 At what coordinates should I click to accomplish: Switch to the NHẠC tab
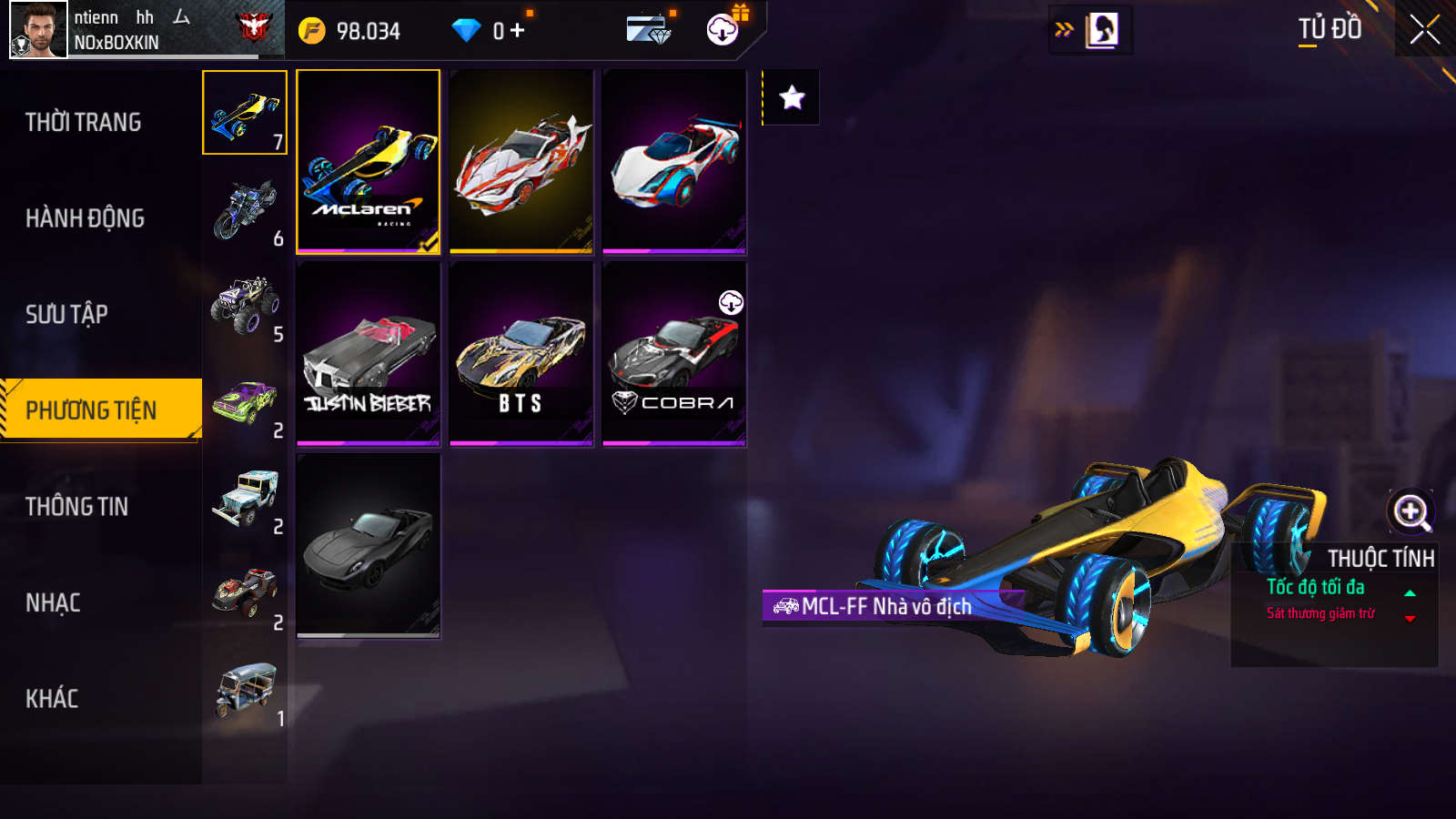pyautogui.click(x=54, y=603)
